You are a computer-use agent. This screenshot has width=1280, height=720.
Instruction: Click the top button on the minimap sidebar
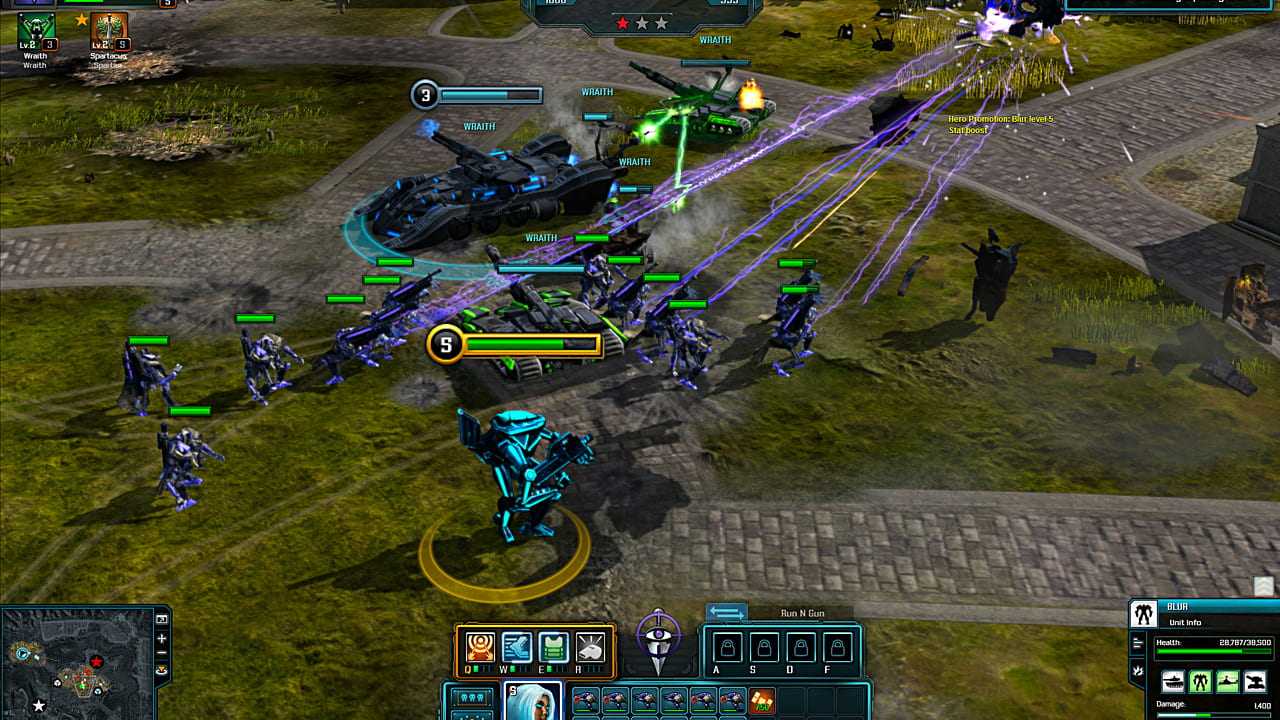[x=162, y=620]
